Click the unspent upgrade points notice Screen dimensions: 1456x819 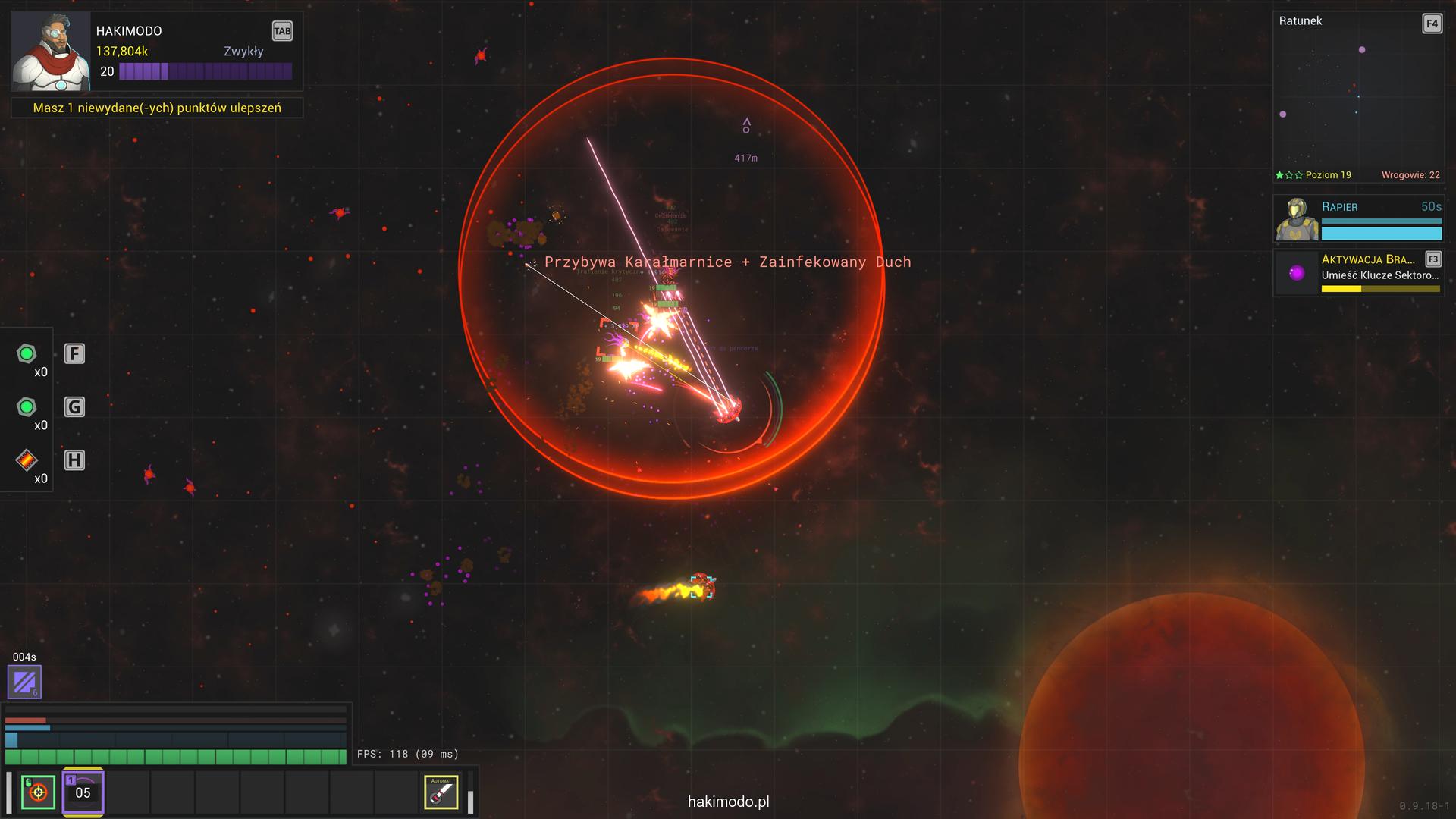click(157, 108)
